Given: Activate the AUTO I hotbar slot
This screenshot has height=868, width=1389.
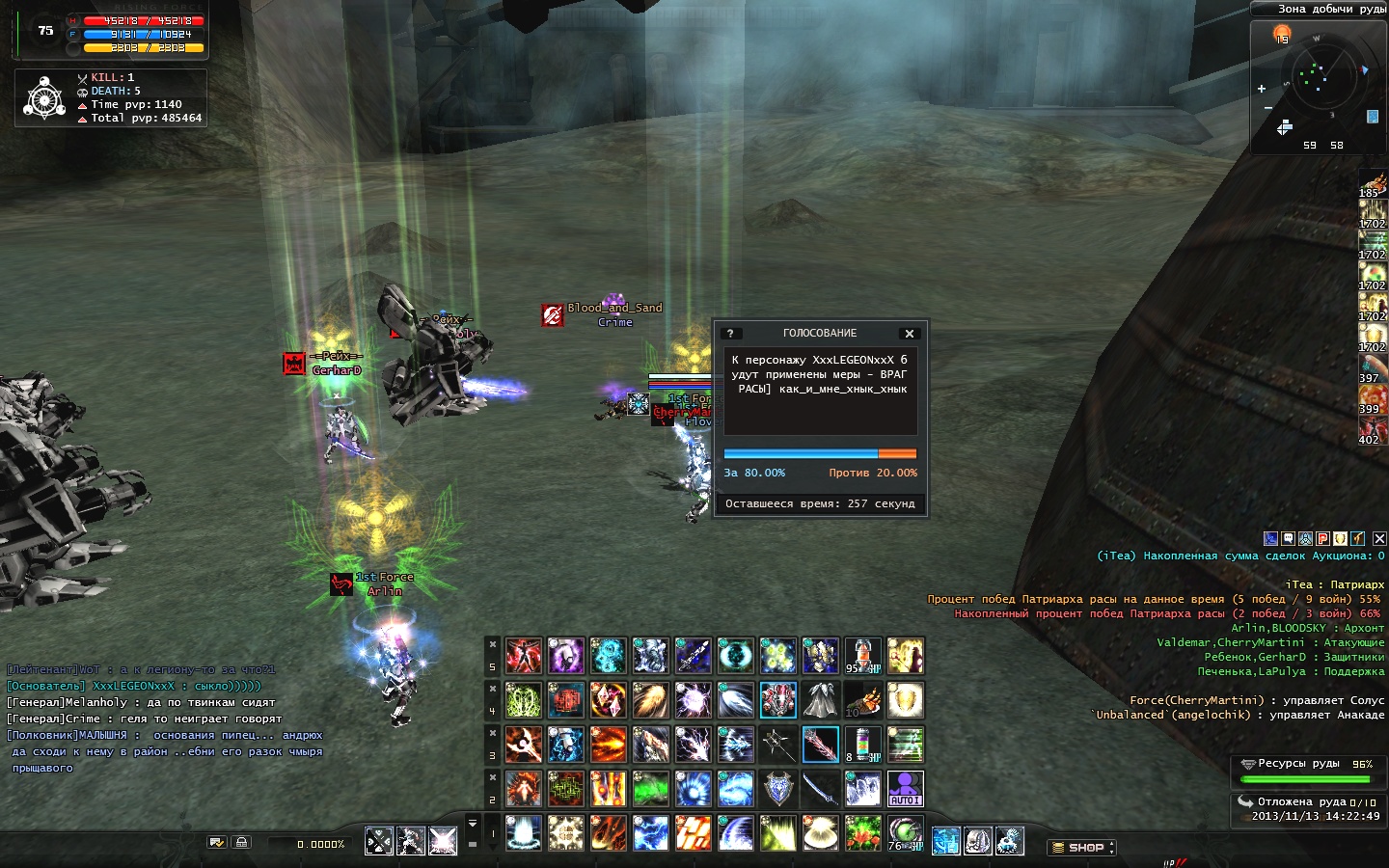Looking at the screenshot, I should [905, 788].
